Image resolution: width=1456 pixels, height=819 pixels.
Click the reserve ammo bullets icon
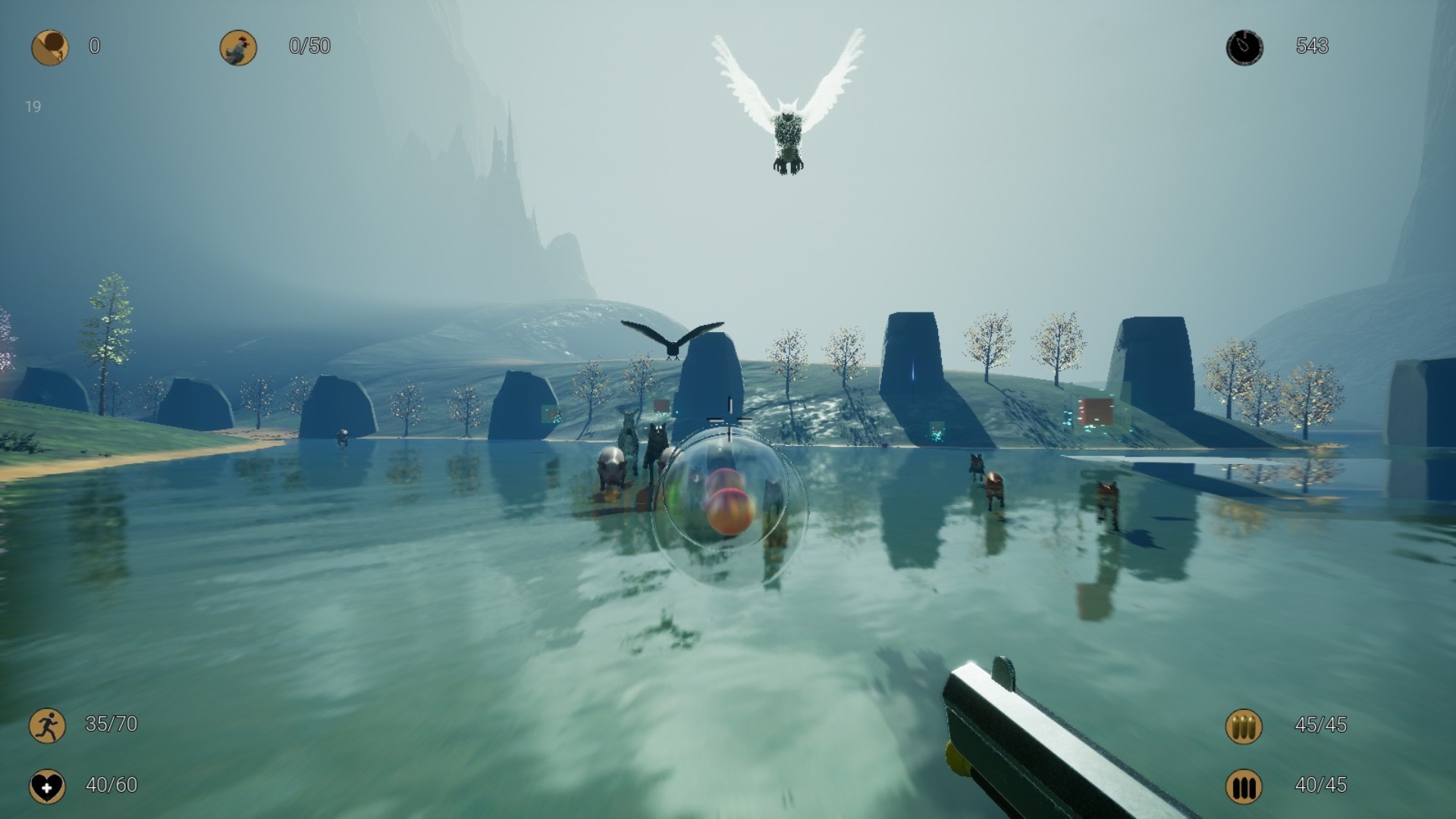point(1244,726)
